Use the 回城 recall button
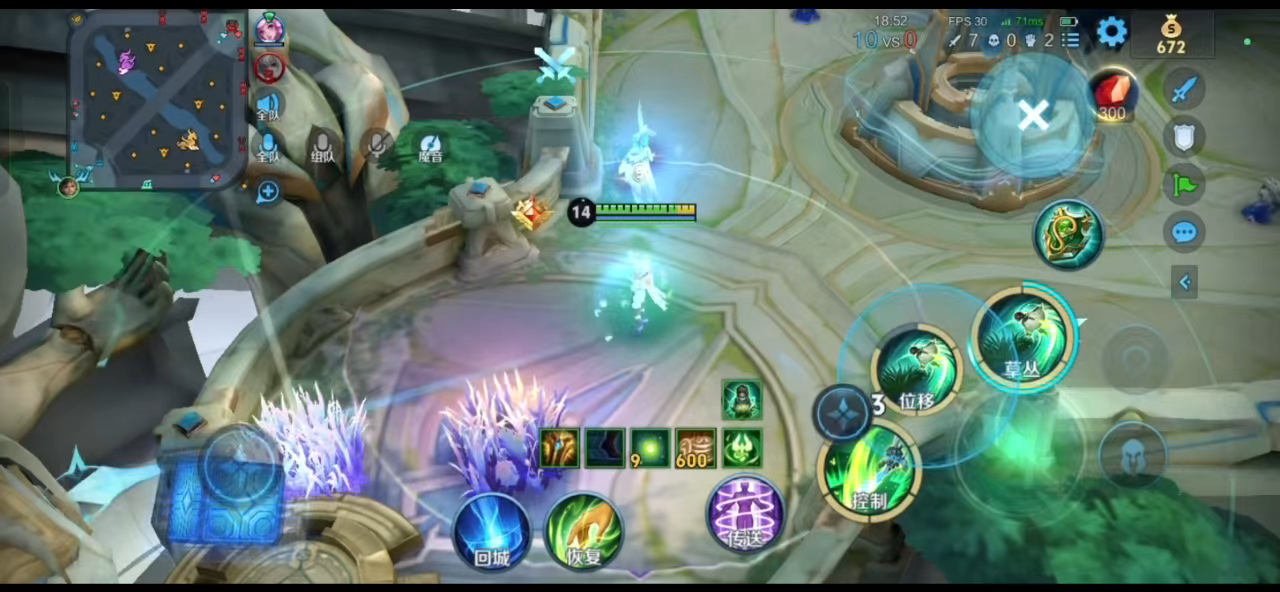The width and height of the screenshot is (1280, 592). (491, 530)
